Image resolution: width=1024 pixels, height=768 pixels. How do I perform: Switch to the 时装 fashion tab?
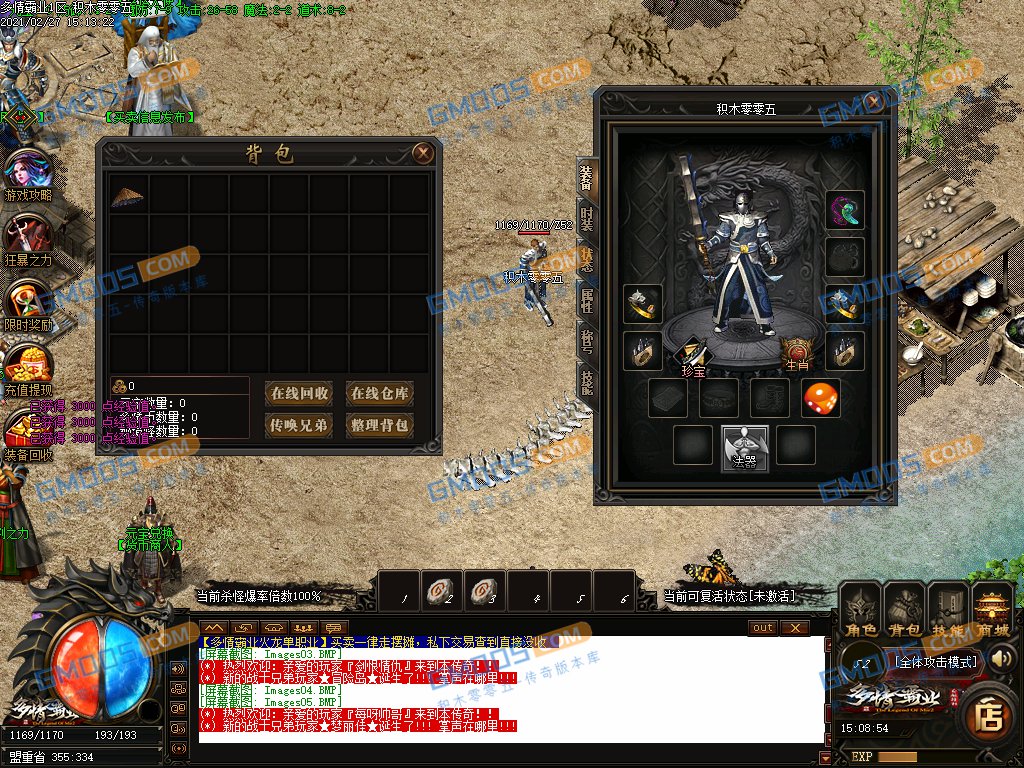click(x=587, y=219)
